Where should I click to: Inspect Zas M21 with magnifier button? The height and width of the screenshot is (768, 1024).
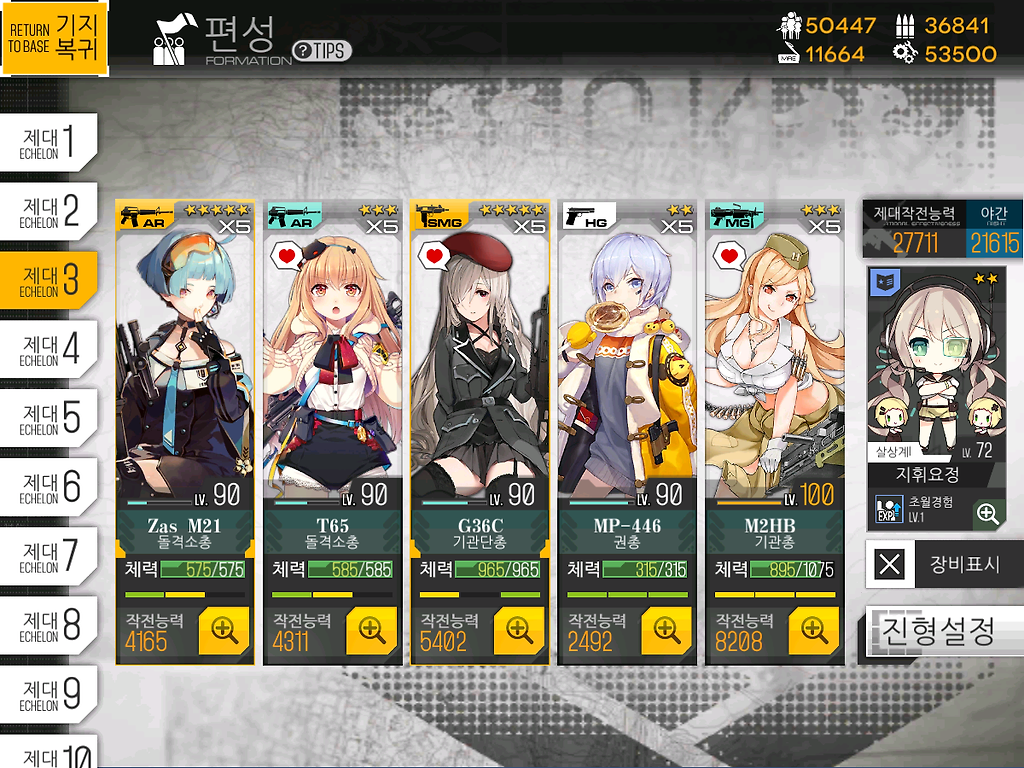pos(224,630)
